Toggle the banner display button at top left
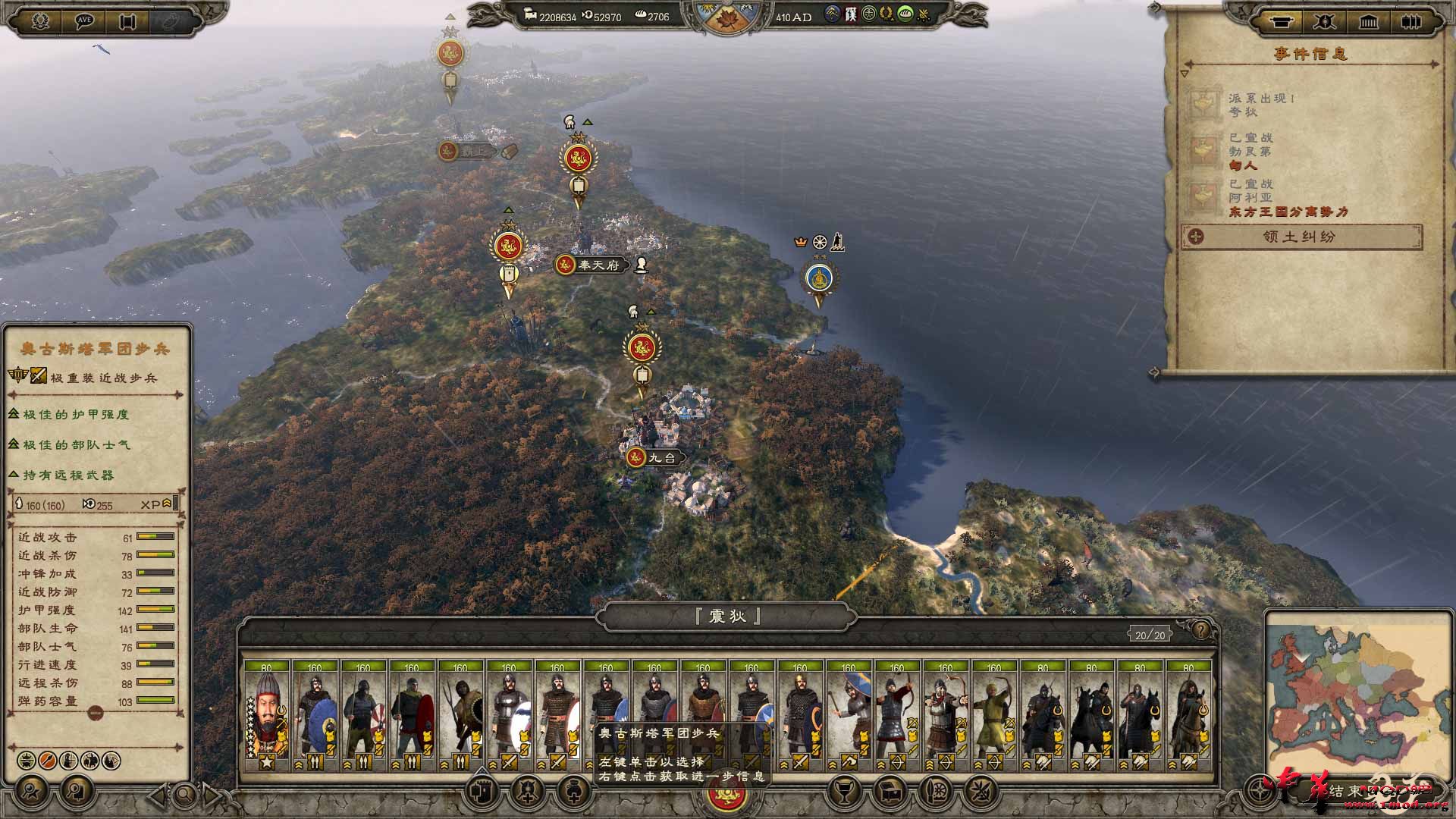This screenshot has width=1456, height=819. click(x=127, y=19)
